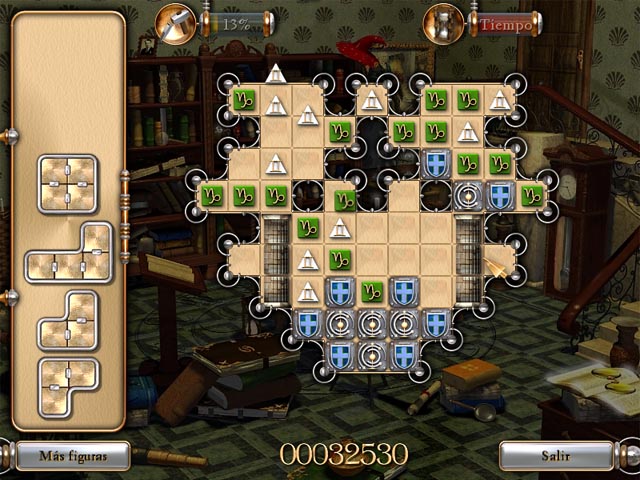Click the "Más figuras" button
Screen dimensions: 640x480
(73, 455)
